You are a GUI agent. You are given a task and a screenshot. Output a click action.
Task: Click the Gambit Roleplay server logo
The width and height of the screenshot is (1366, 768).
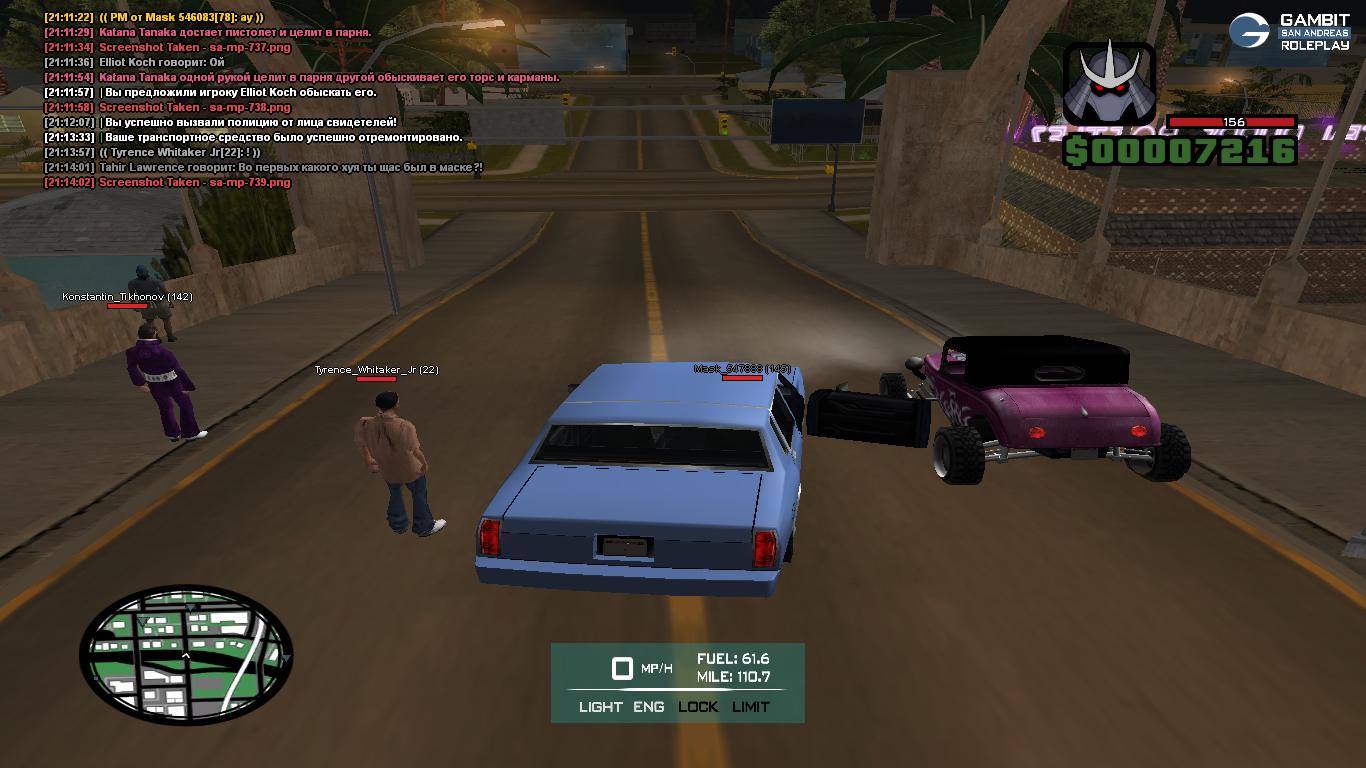pyautogui.click(x=1290, y=32)
